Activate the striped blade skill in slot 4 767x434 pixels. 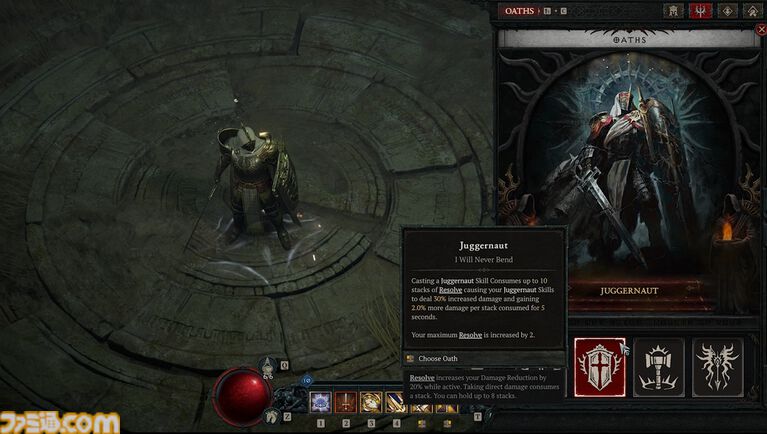[396, 403]
